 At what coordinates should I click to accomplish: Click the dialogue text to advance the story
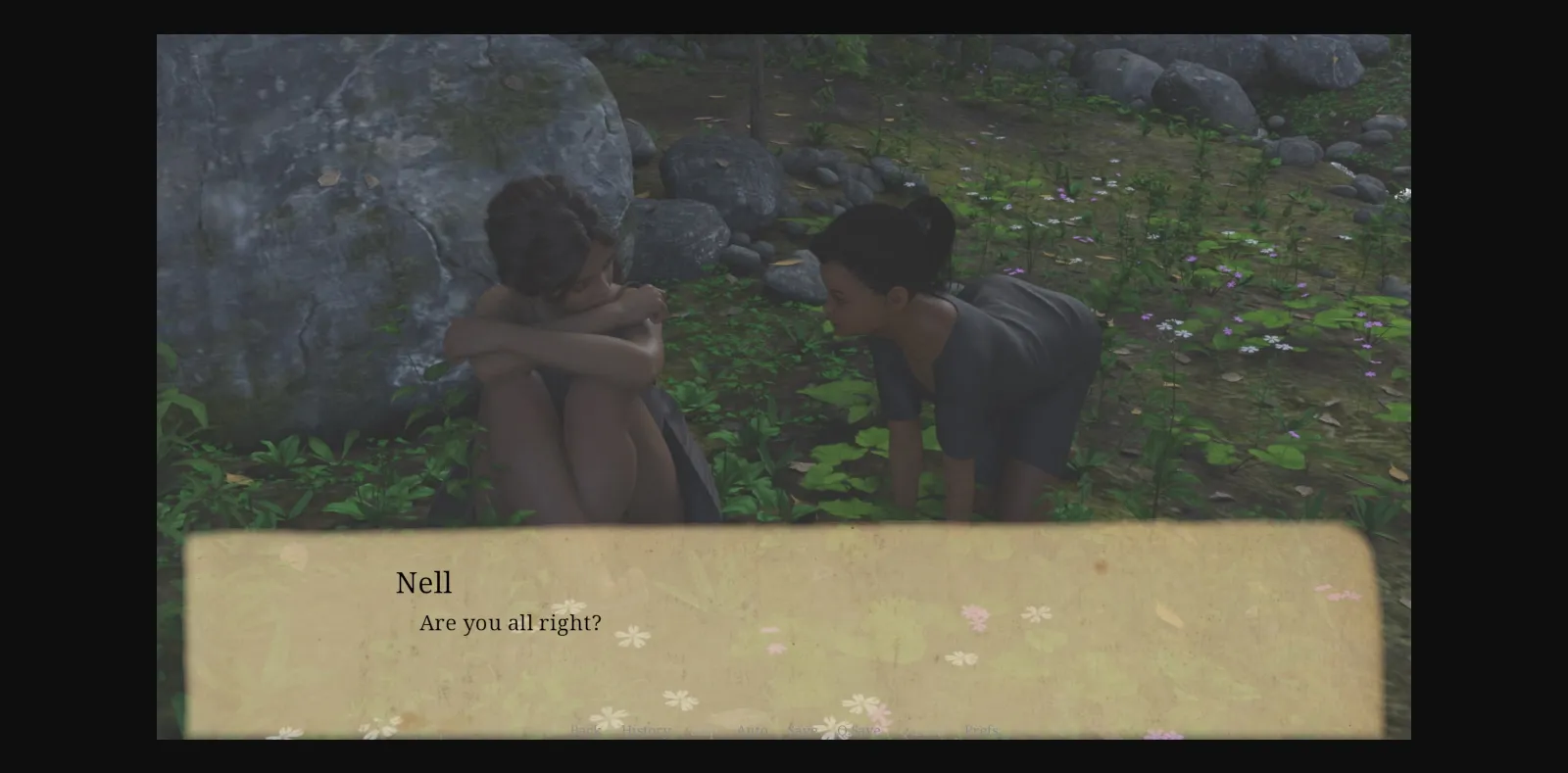pos(511,621)
